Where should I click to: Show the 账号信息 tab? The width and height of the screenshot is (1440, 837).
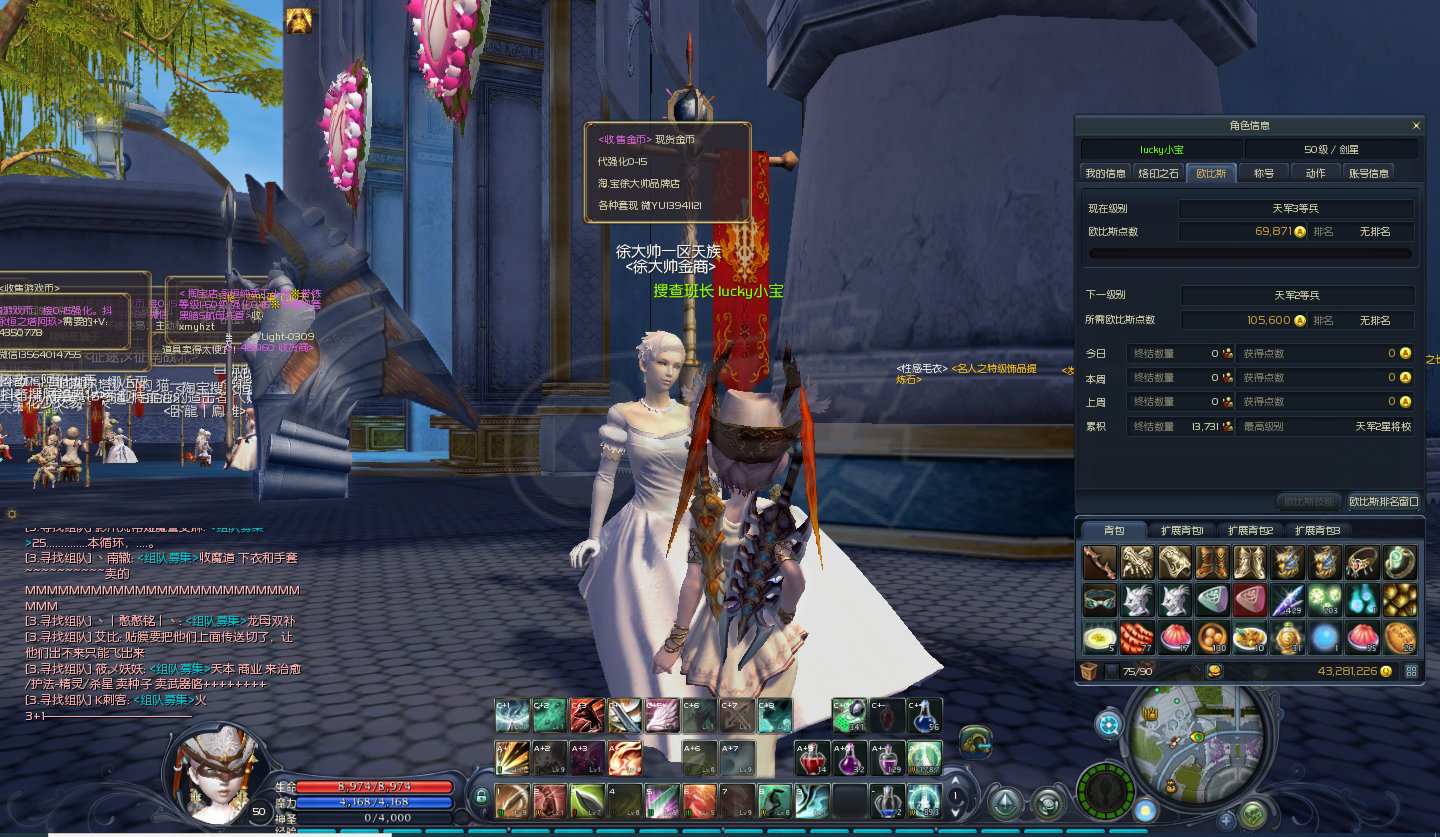[1369, 173]
